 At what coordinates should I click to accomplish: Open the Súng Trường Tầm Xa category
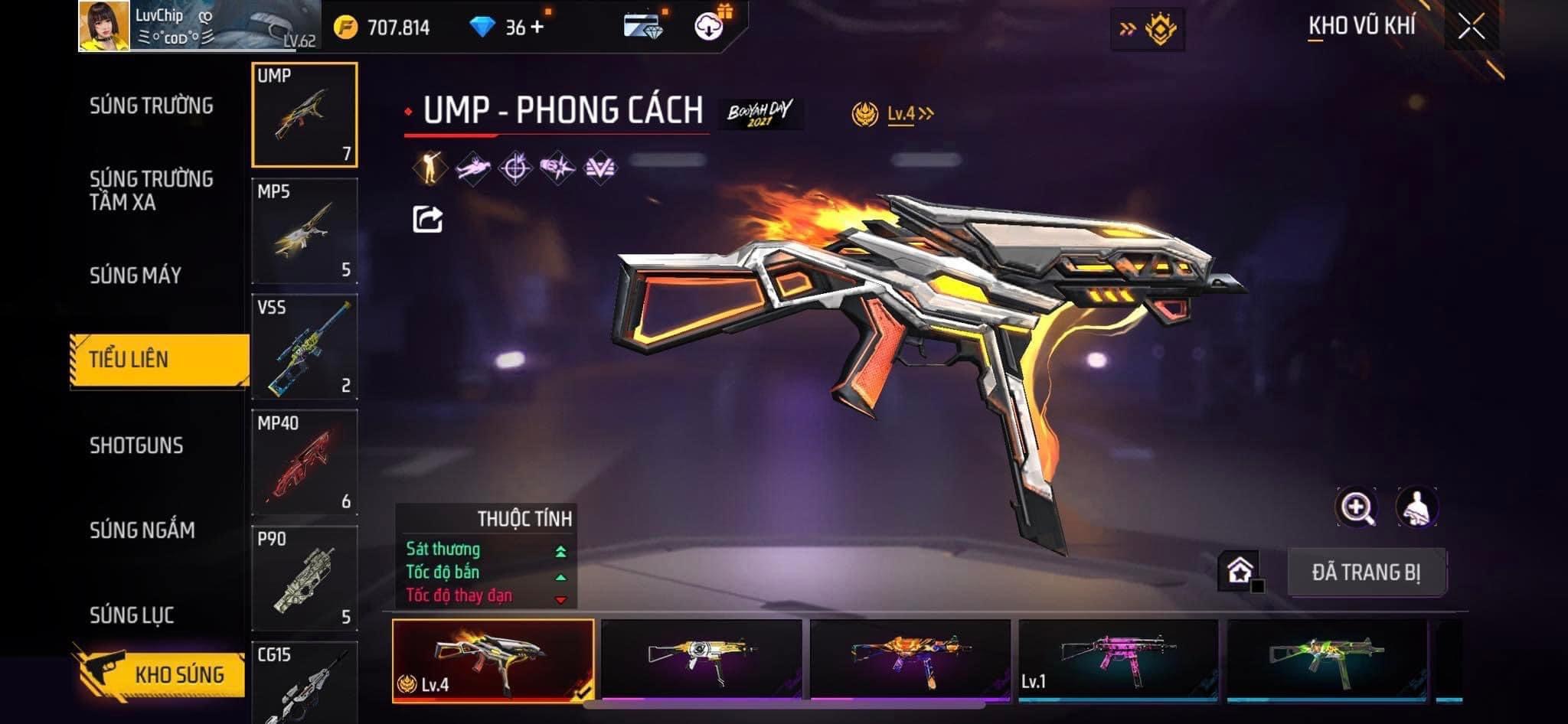pos(151,191)
